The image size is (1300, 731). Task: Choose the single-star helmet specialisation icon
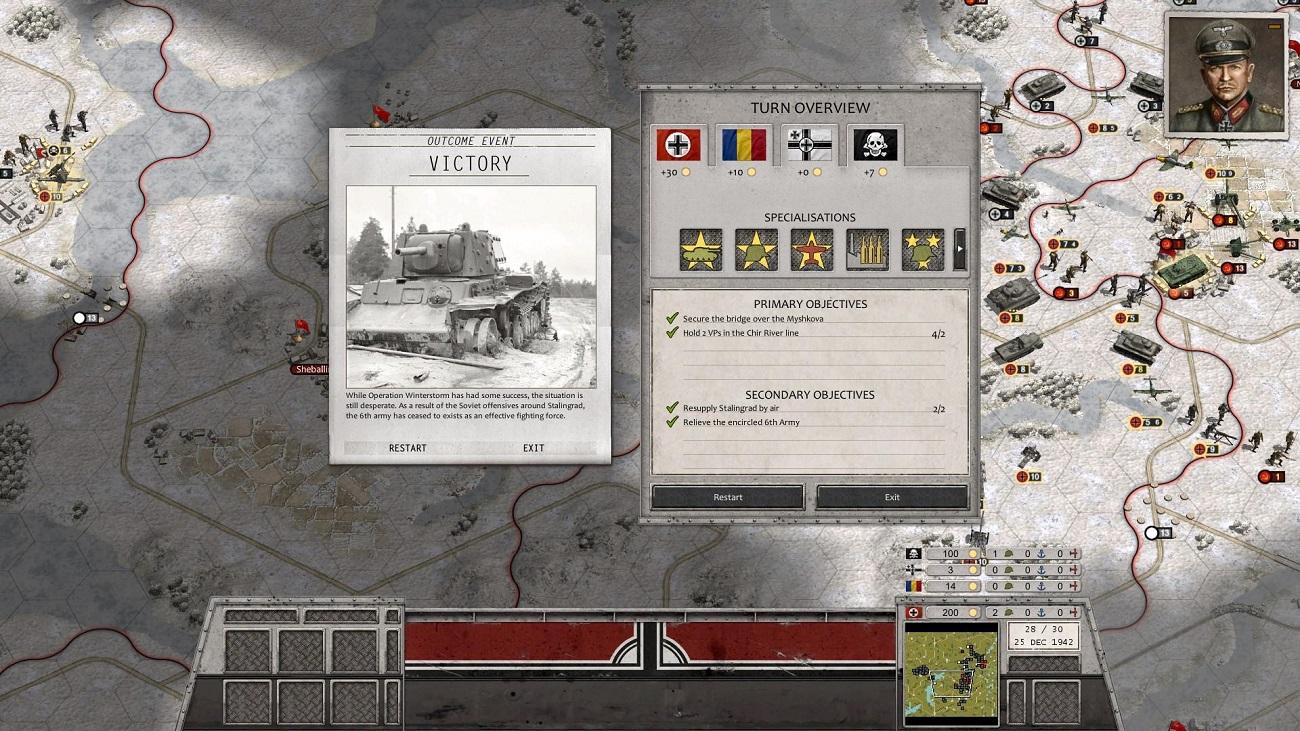[756, 250]
